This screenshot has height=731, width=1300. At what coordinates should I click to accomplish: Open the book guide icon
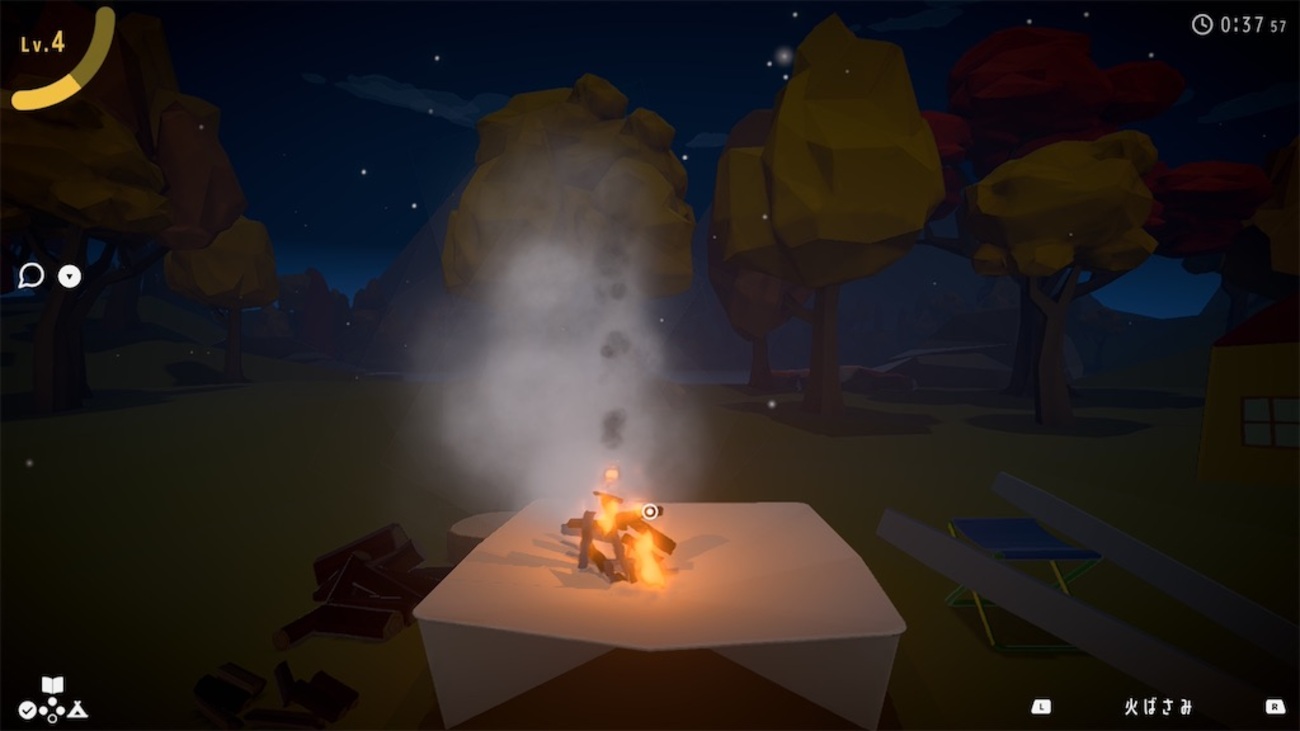(x=52, y=685)
